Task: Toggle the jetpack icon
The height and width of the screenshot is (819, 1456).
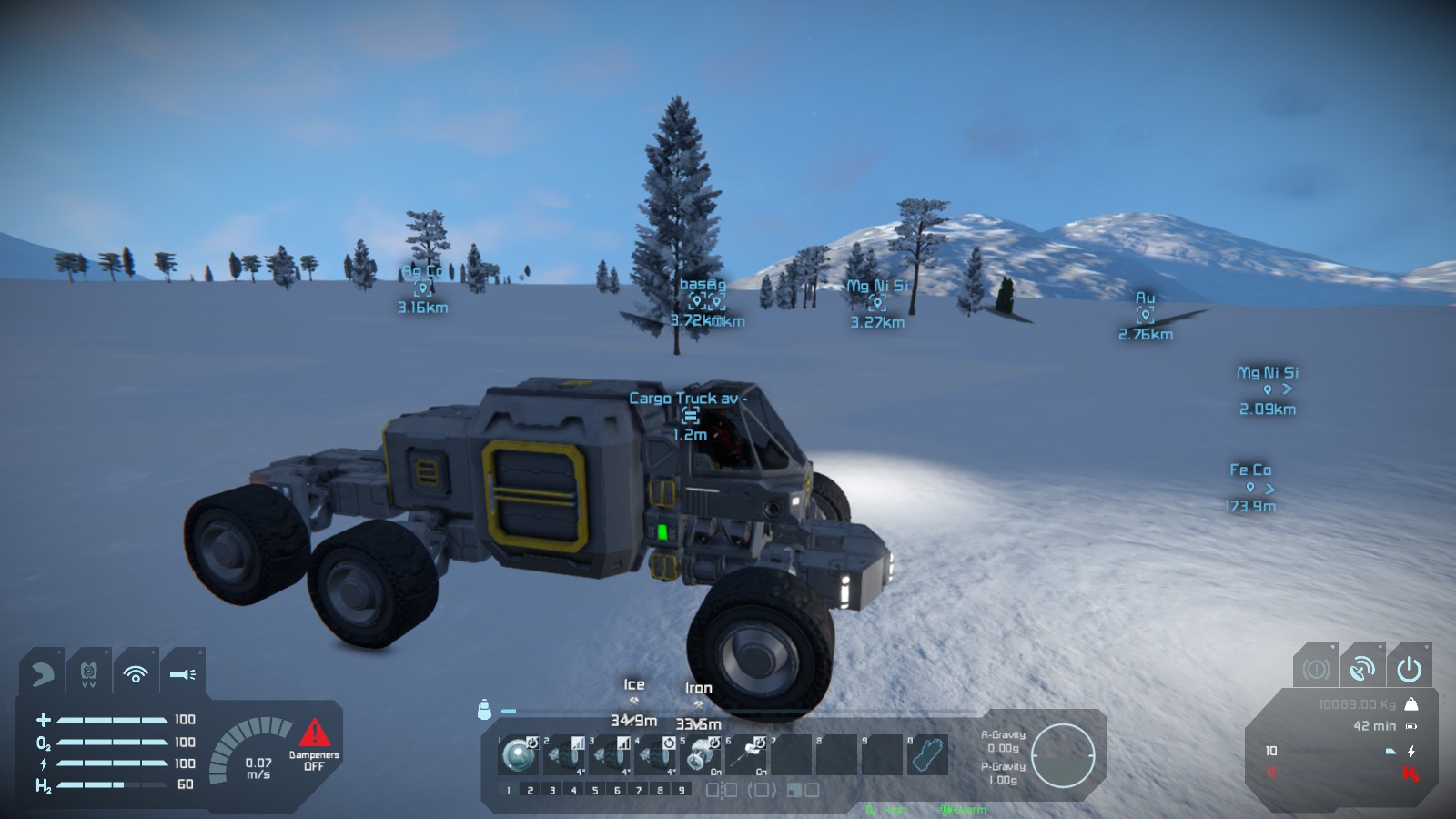Action: 88,673
